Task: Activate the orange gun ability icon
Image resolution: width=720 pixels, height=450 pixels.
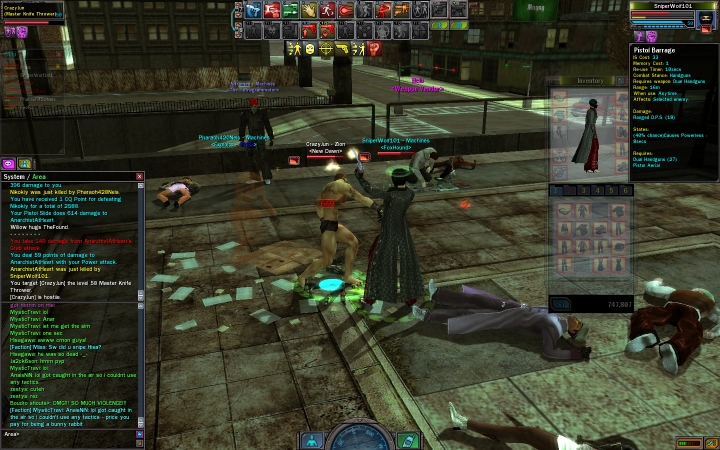Action: (x=401, y=10)
